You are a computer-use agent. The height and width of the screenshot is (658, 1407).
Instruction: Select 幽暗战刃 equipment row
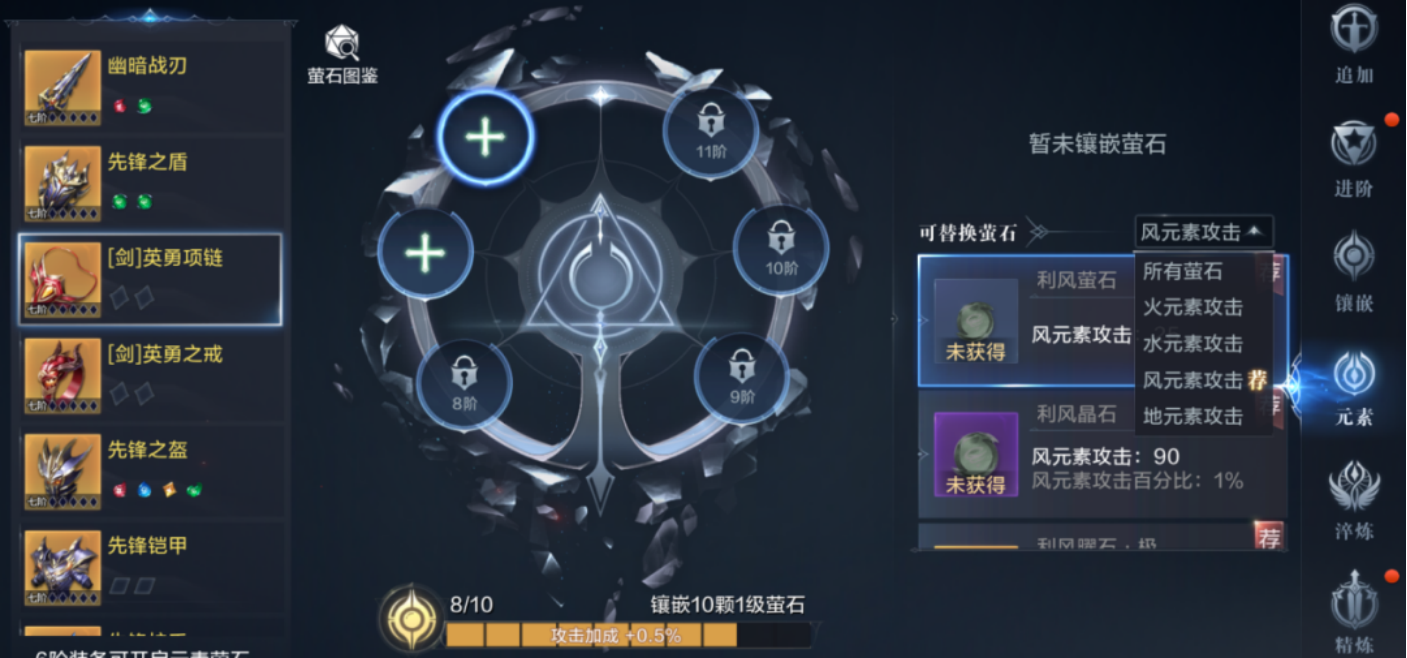click(150, 86)
